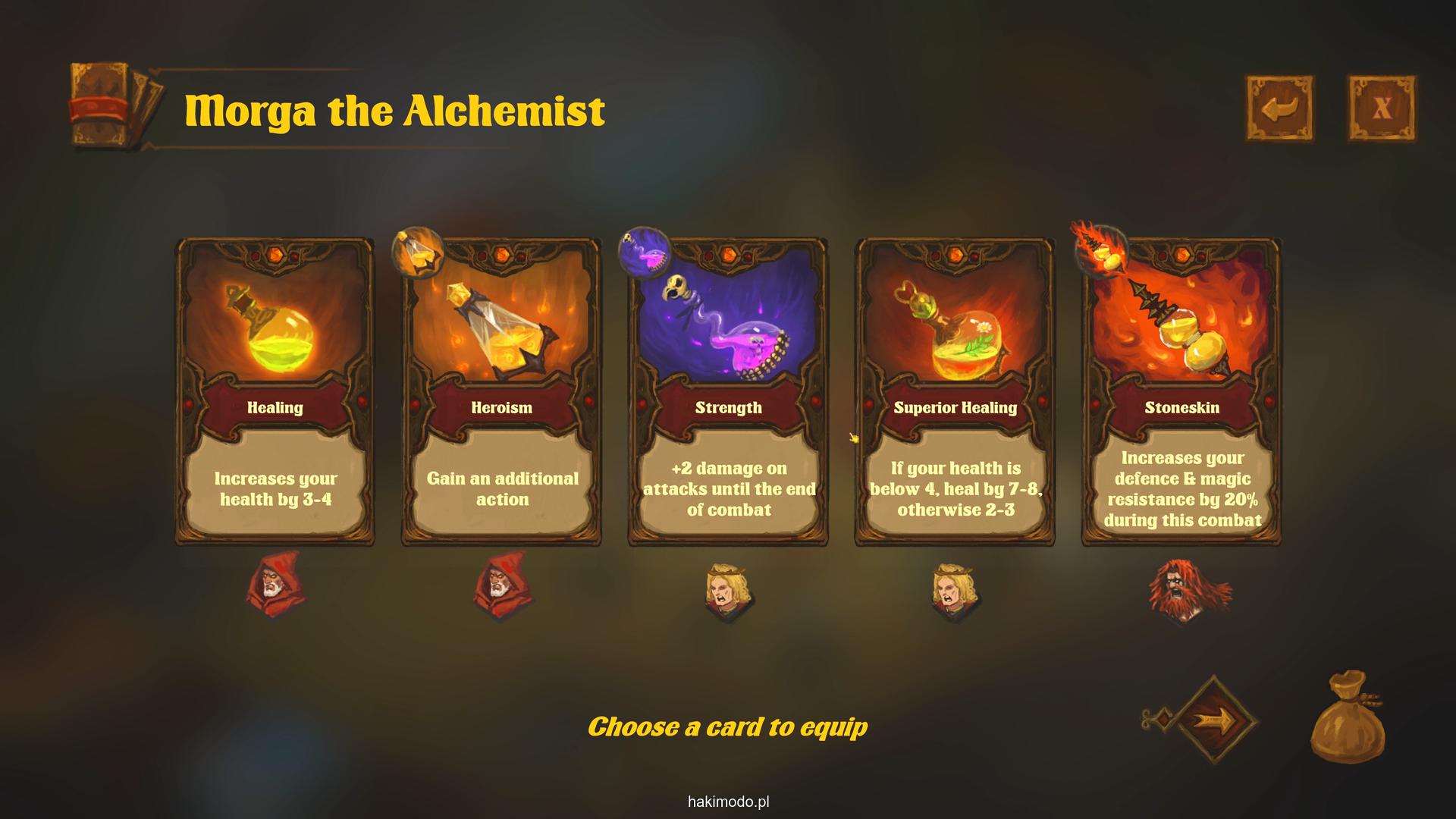Viewport: 1456px width, 819px height.
Task: Equip the Superior Healing card
Action: [x=955, y=392]
